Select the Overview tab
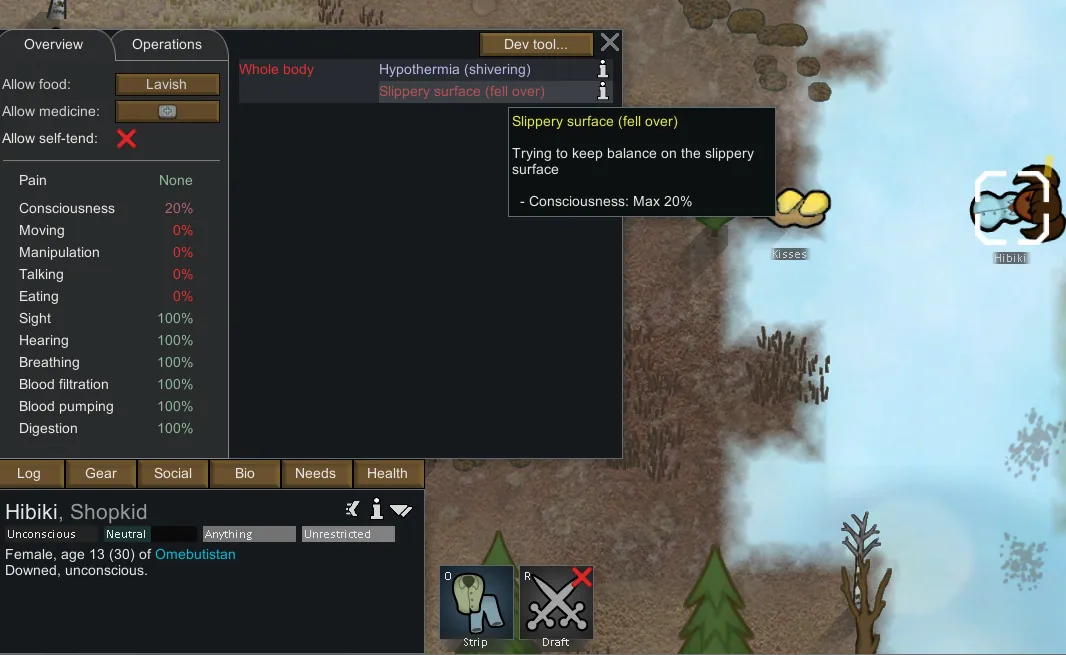Screen dimensions: 1066x655 point(54,44)
